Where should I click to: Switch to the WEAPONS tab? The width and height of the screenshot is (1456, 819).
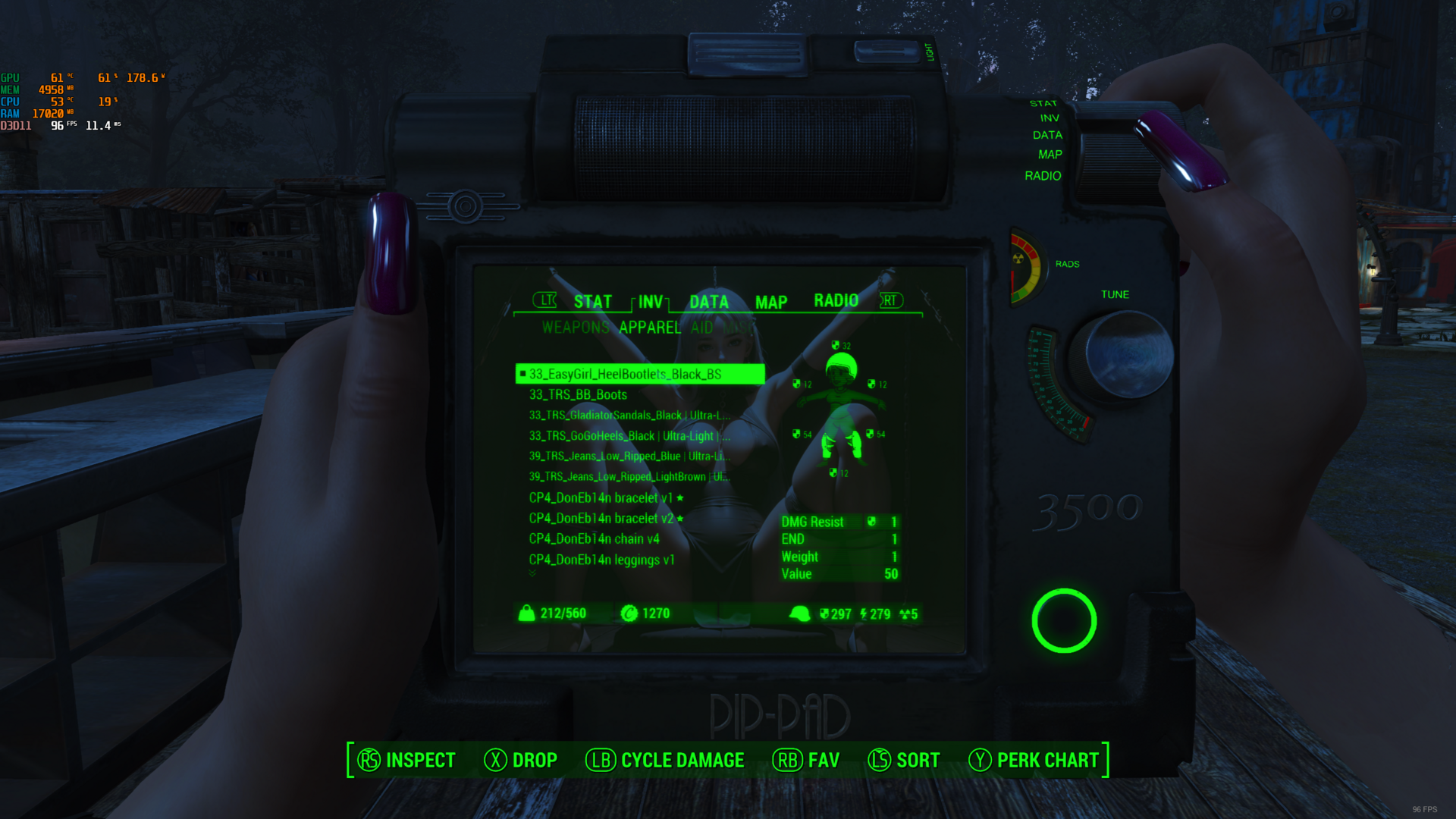click(575, 328)
